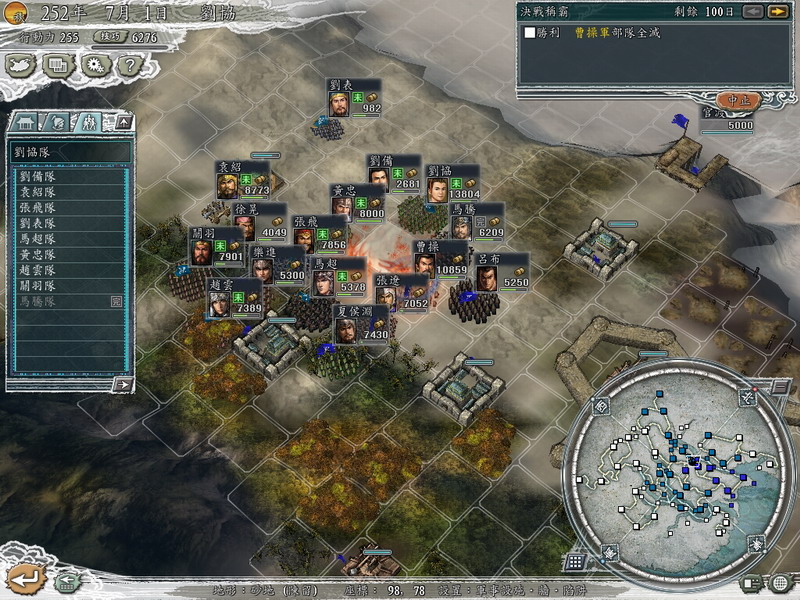Collapse the unit list panel with up arrow

pos(123,122)
